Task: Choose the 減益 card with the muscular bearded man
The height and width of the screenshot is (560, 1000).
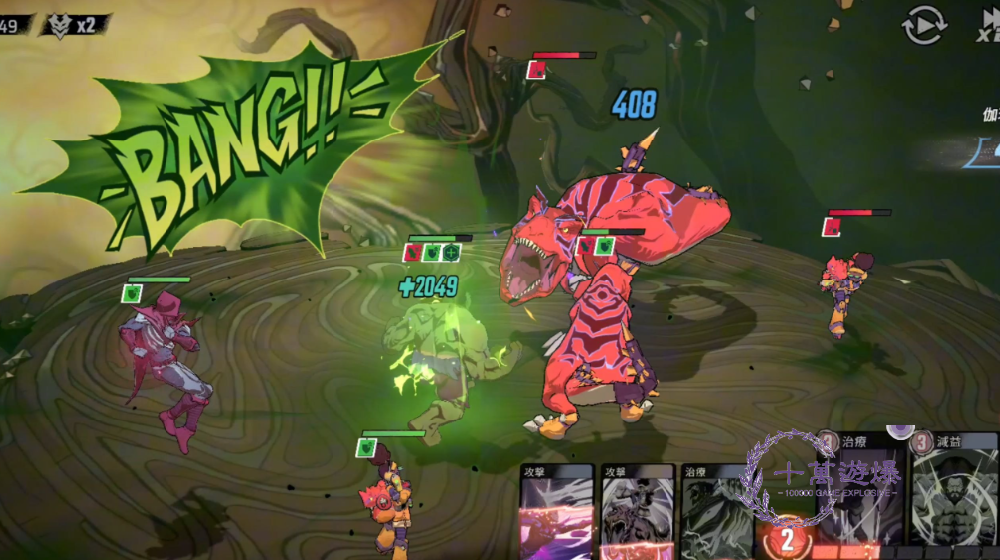Action: coord(954,497)
